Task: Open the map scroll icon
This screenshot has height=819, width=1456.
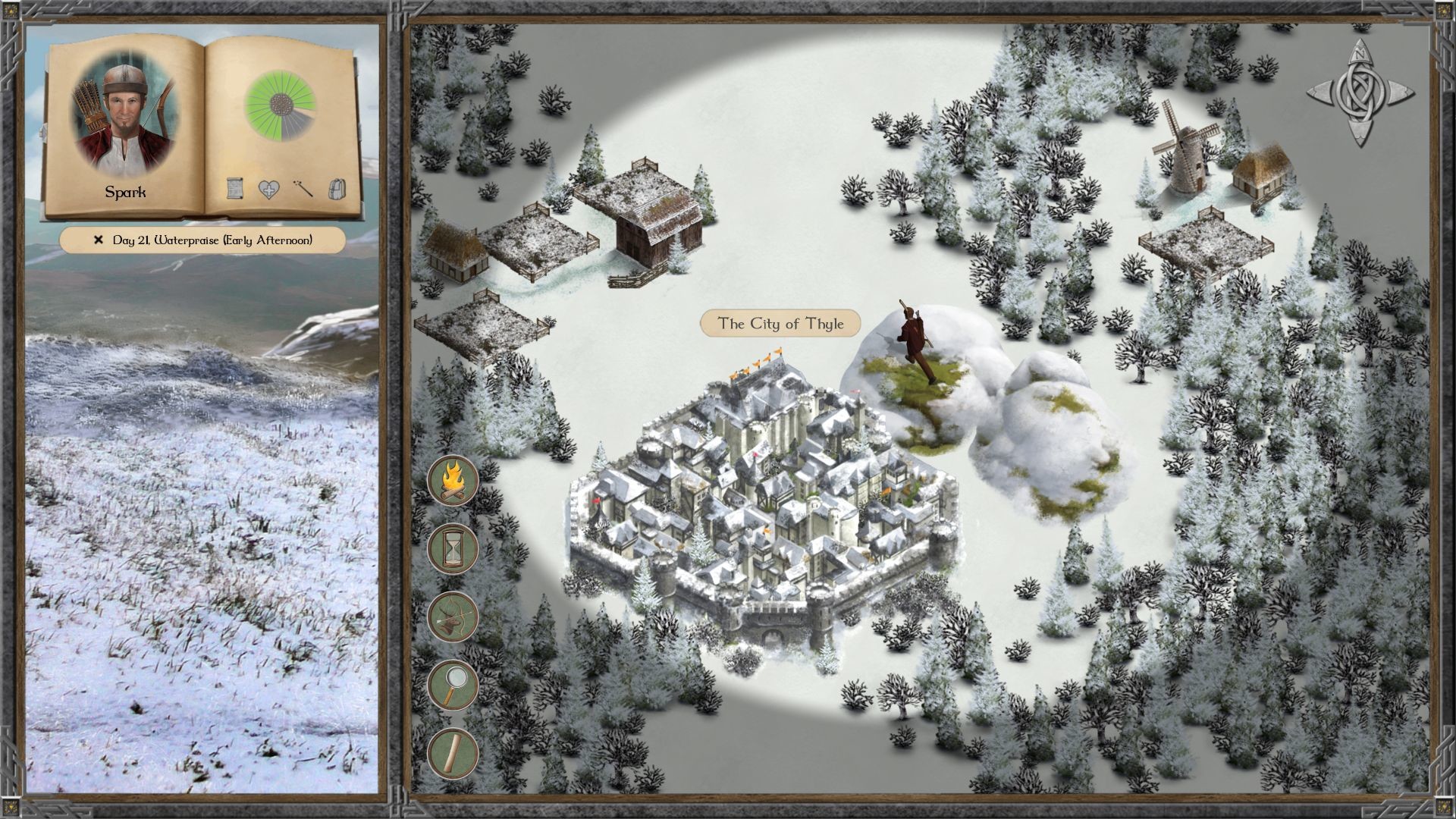Action: coord(453,755)
